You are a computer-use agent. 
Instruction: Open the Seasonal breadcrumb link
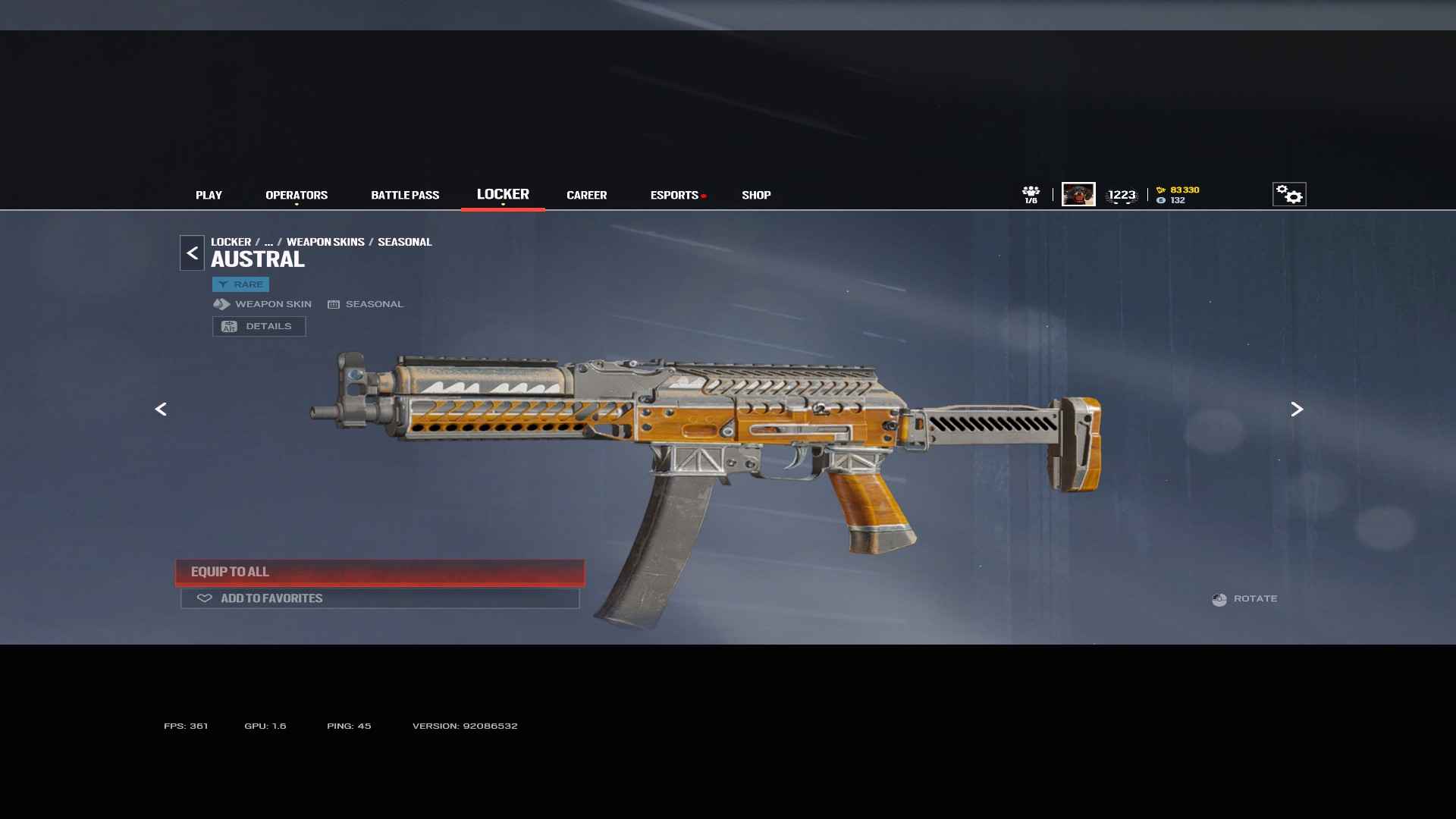(404, 242)
